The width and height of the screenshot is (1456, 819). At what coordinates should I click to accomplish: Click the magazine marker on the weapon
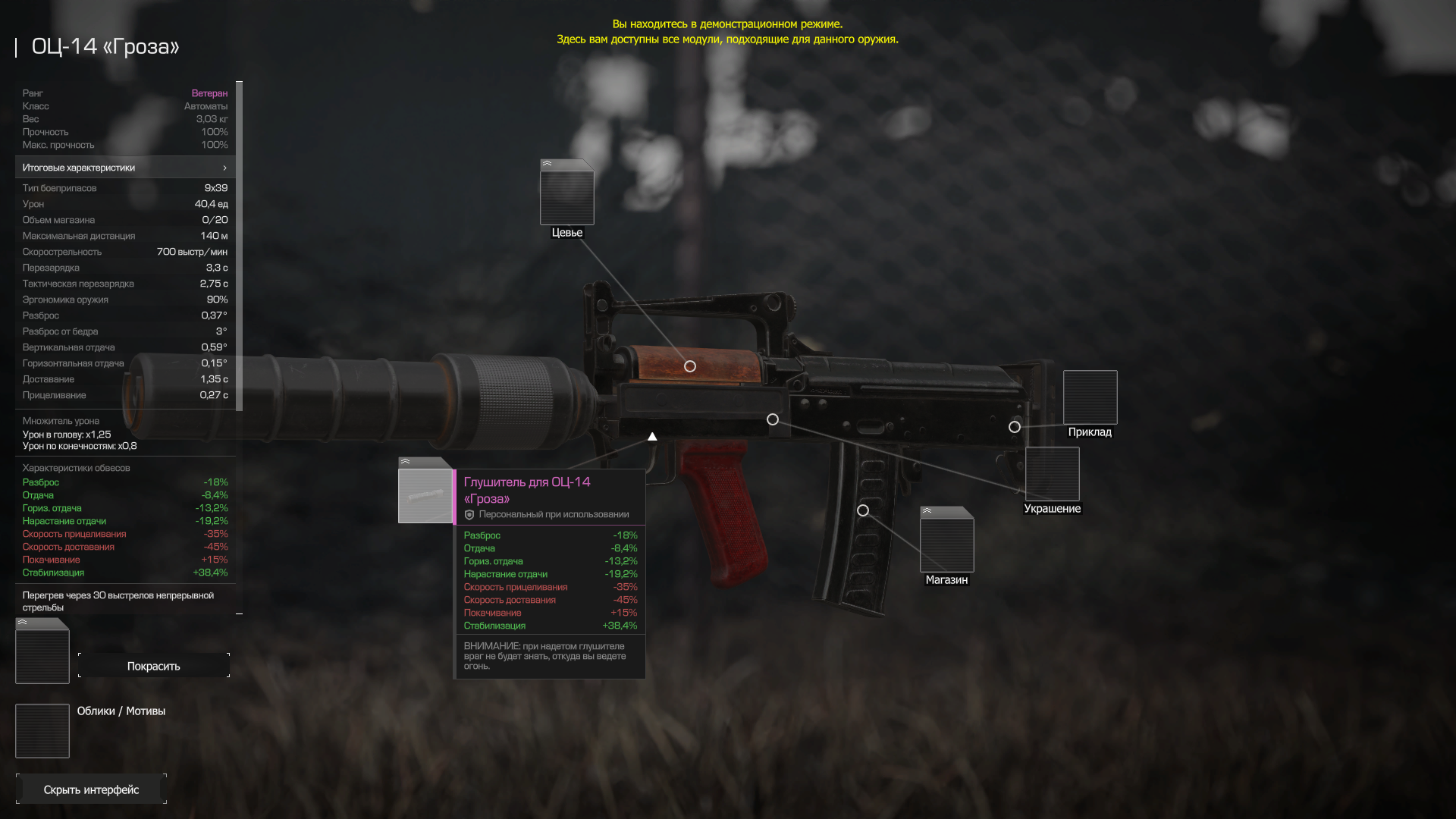863,510
